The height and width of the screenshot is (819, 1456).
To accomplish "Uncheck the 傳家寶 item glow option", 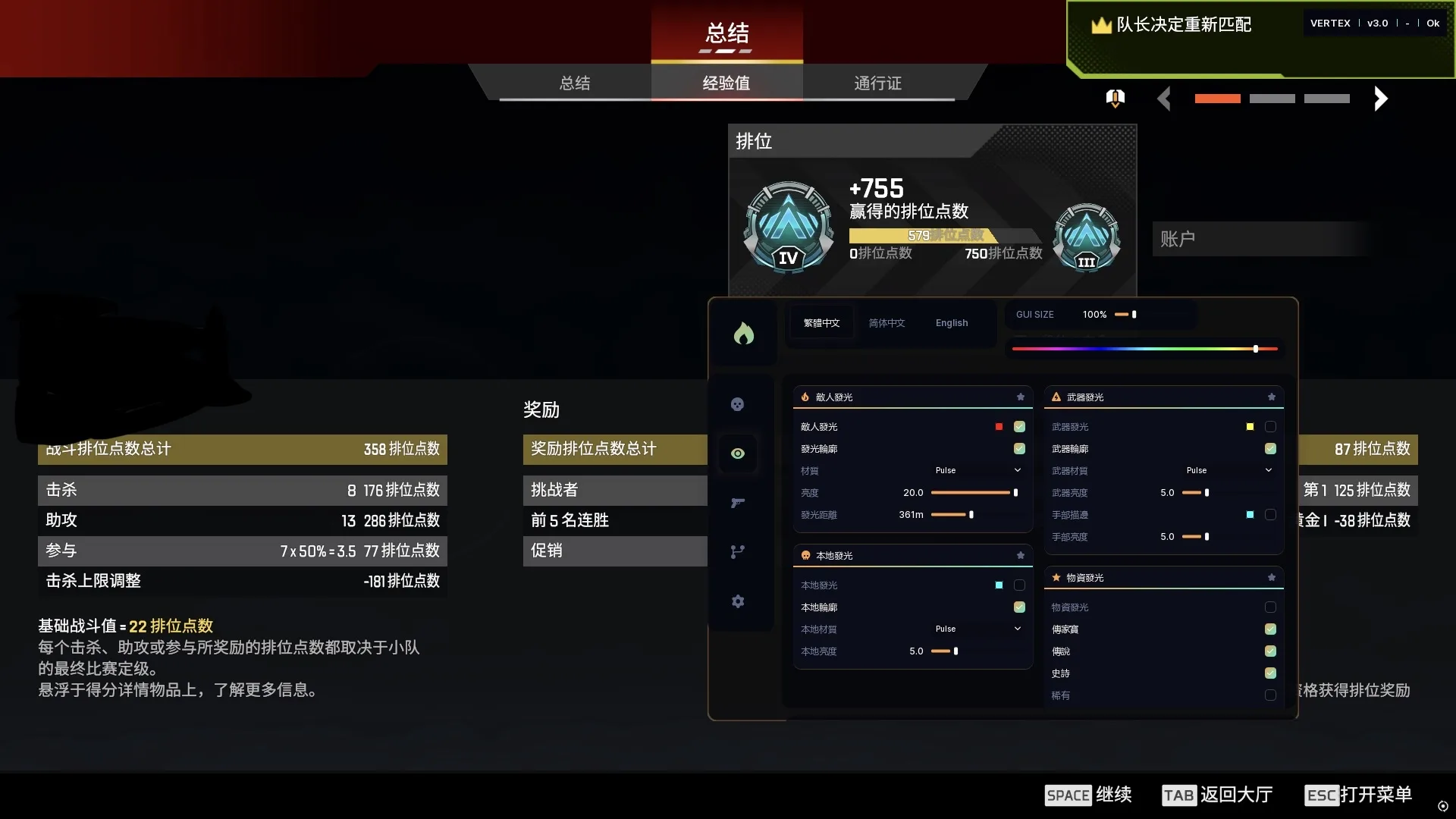I will (1270, 629).
